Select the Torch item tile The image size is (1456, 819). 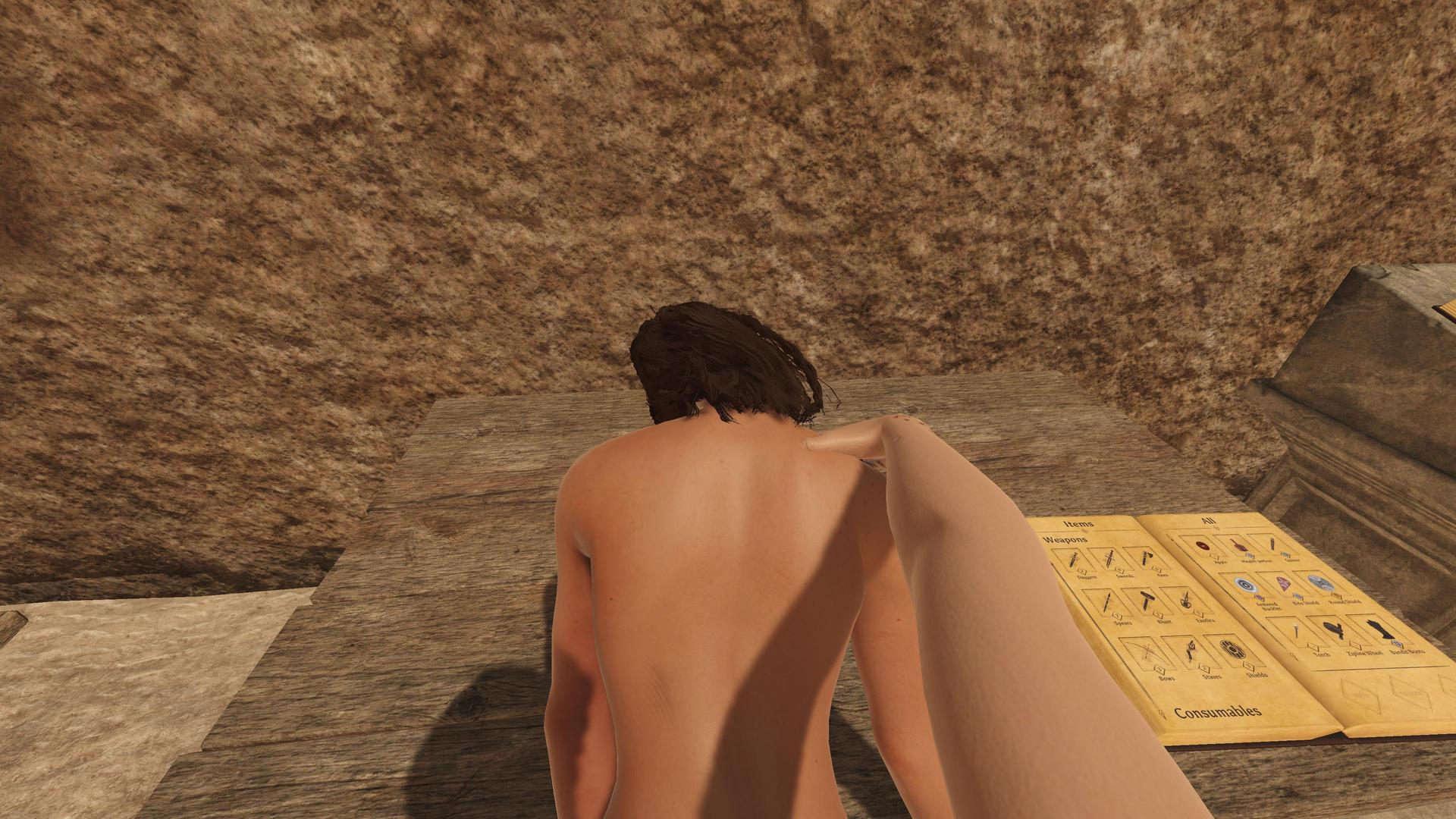(1298, 631)
